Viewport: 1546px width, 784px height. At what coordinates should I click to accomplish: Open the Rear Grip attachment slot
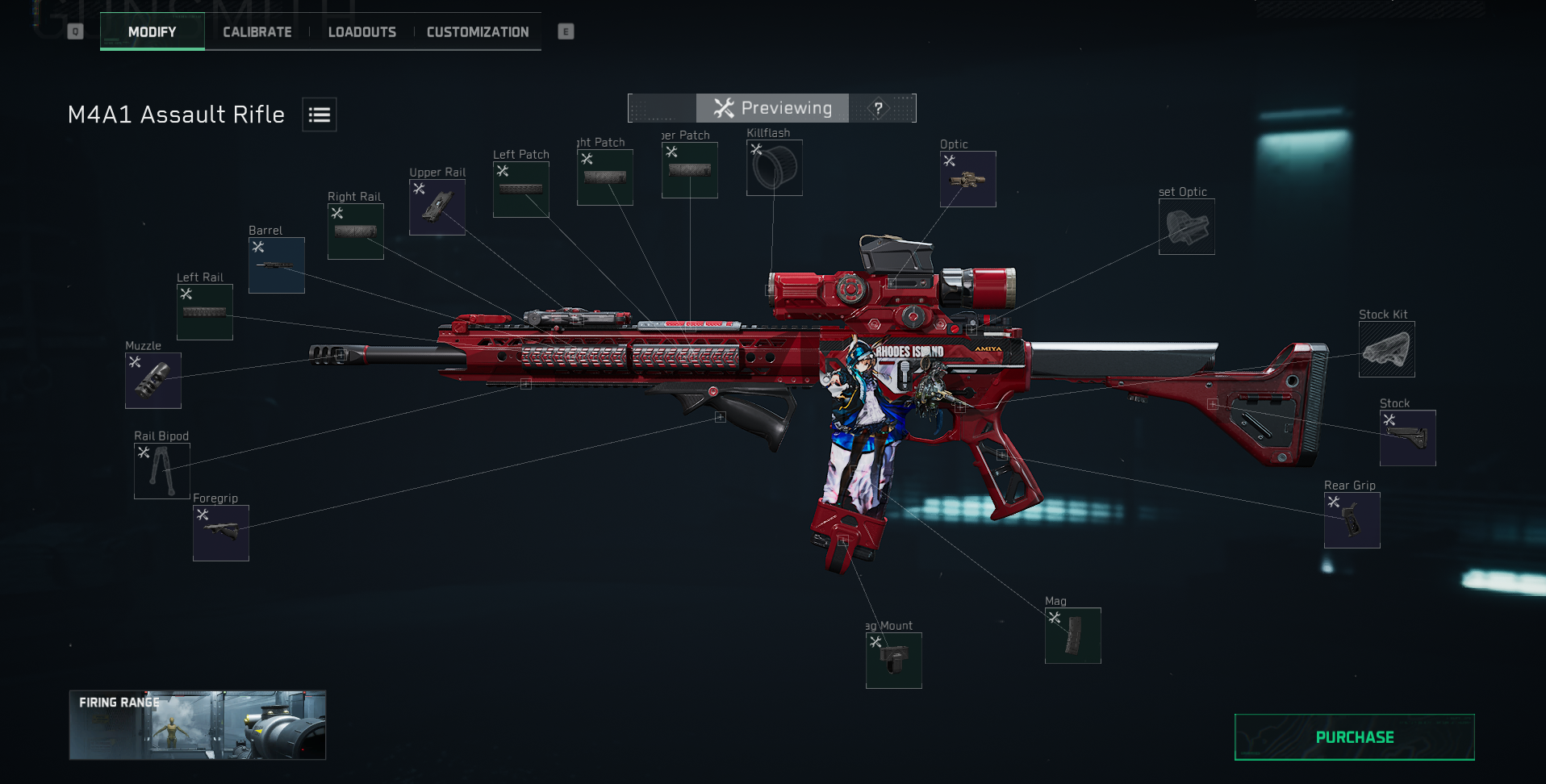click(1352, 519)
